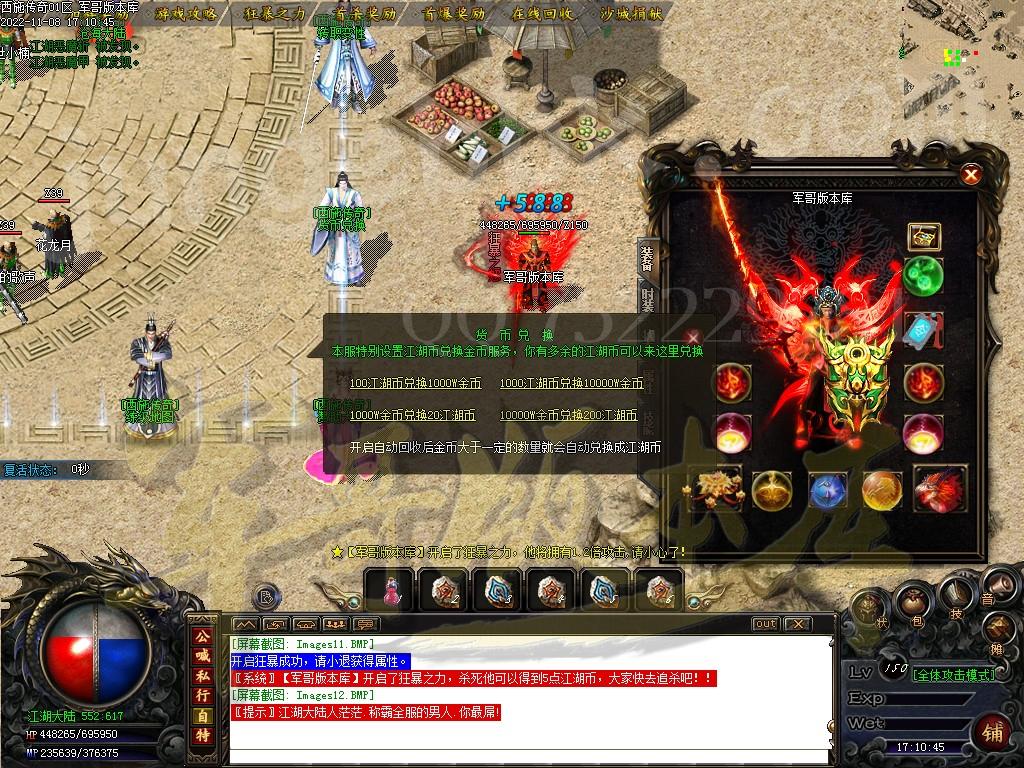Open the 游戏攻略 top menu
This screenshot has width=1024, height=768.
(188, 14)
